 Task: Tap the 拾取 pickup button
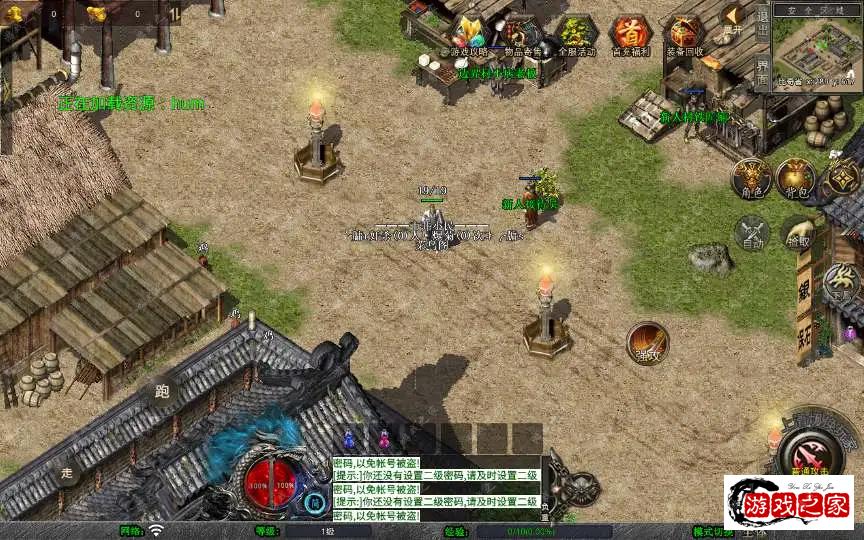click(x=797, y=233)
